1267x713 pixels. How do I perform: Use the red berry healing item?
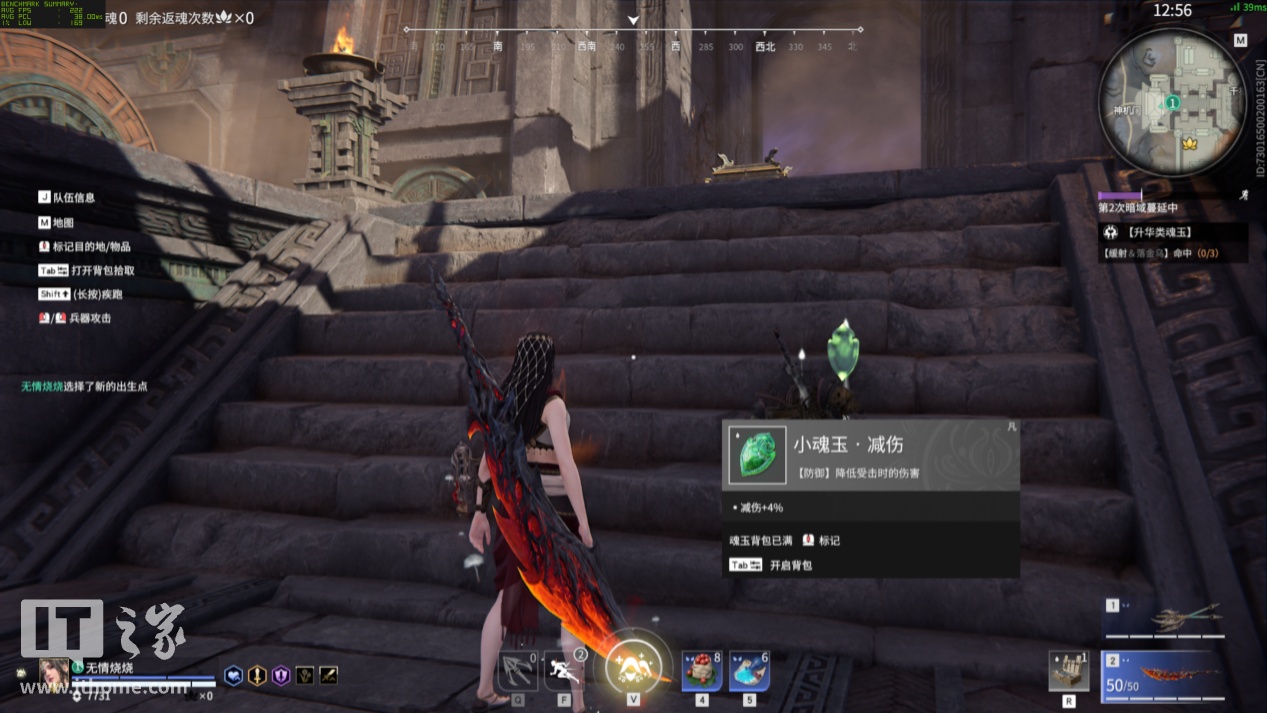click(x=701, y=671)
